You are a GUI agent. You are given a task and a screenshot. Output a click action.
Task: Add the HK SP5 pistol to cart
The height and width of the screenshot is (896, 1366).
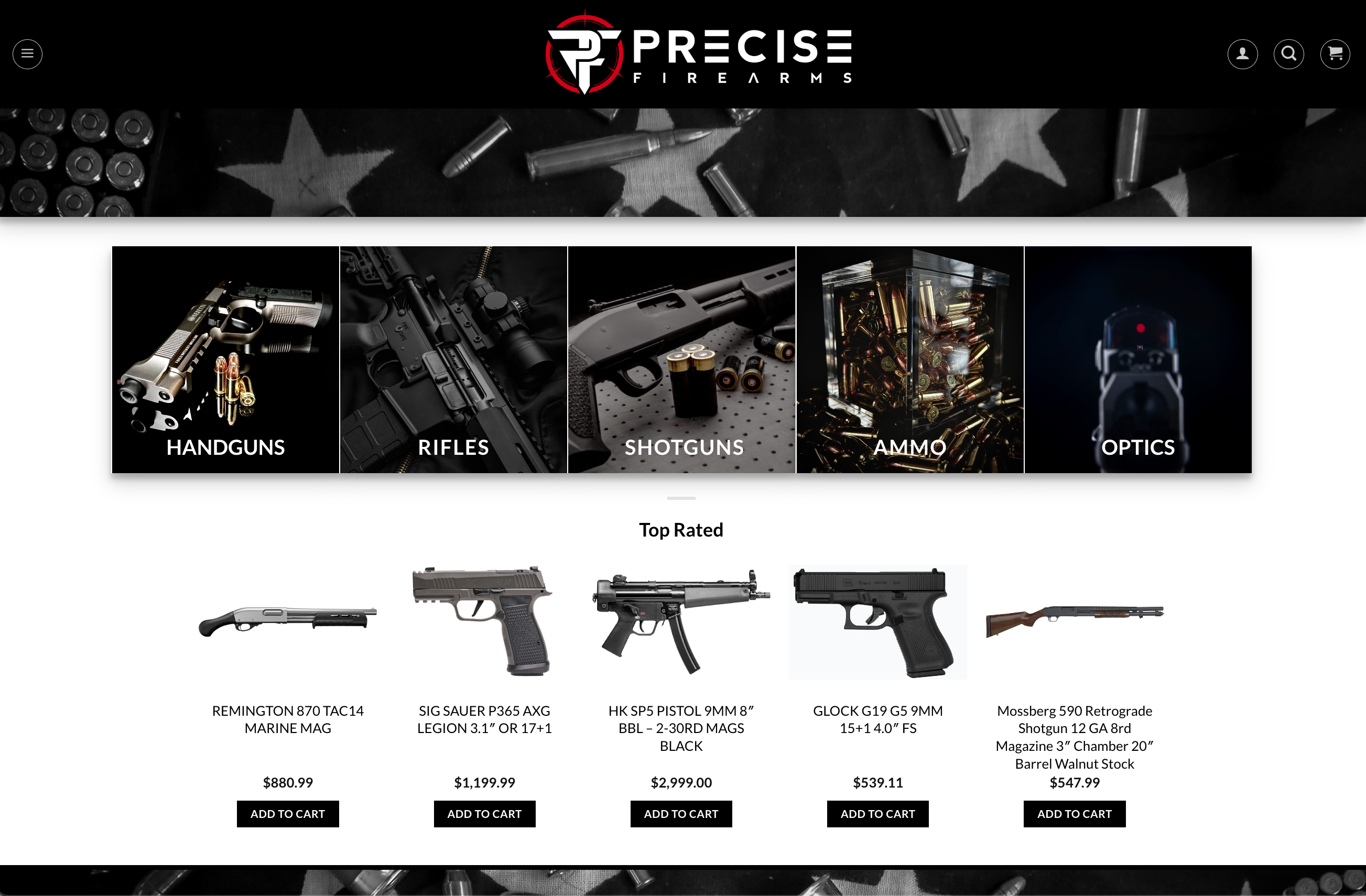pyautogui.click(x=681, y=813)
